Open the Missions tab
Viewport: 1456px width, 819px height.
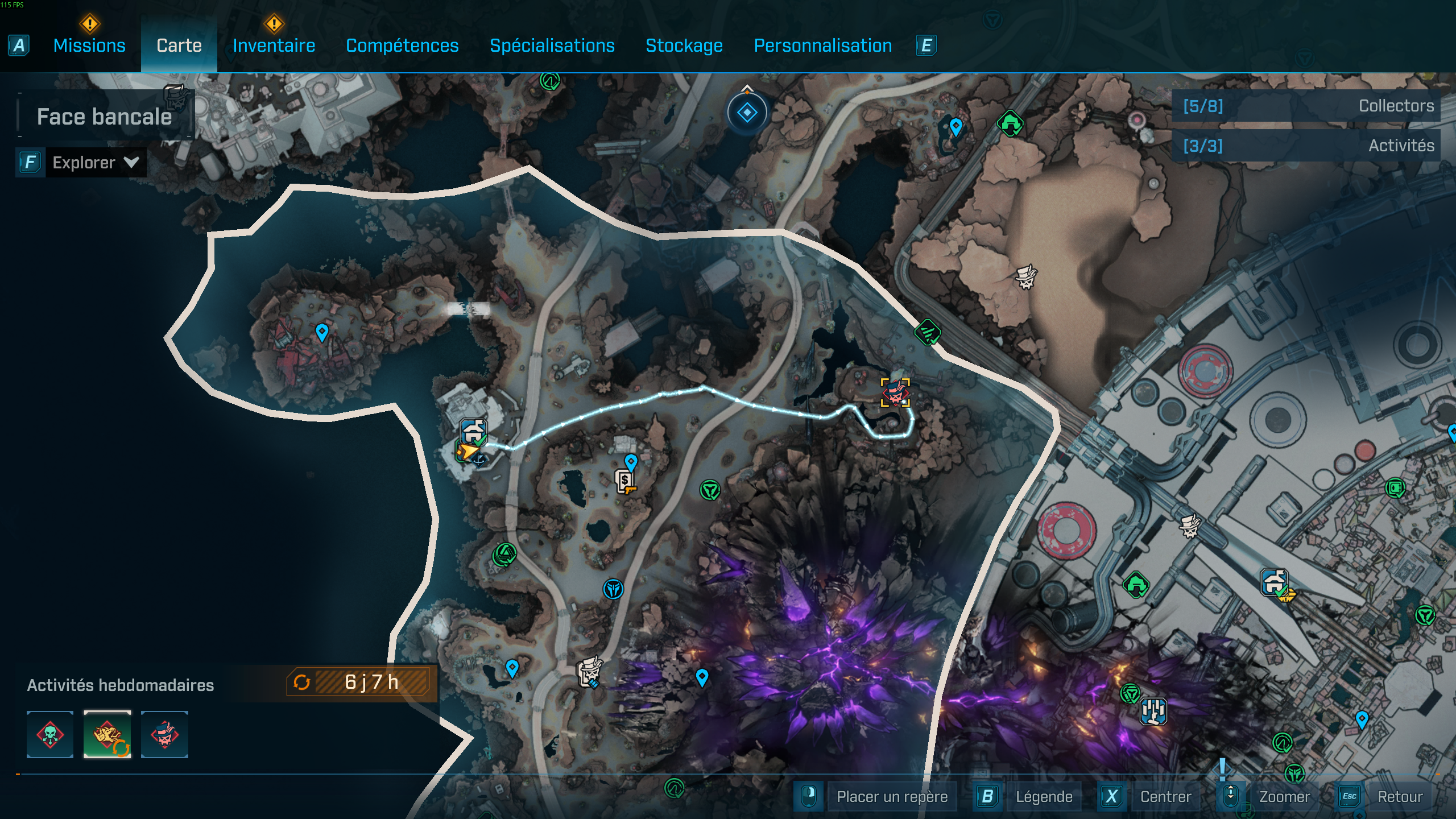(89, 45)
